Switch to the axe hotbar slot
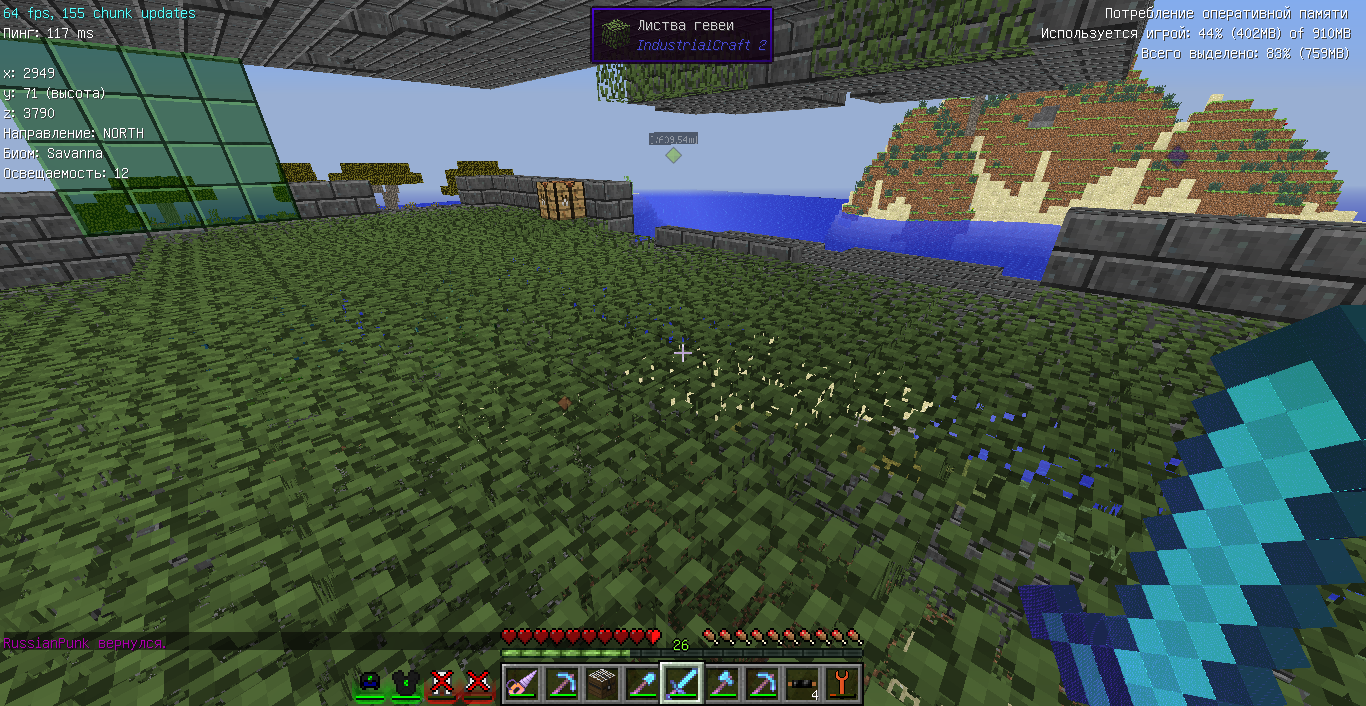The height and width of the screenshot is (706, 1366). click(721, 684)
